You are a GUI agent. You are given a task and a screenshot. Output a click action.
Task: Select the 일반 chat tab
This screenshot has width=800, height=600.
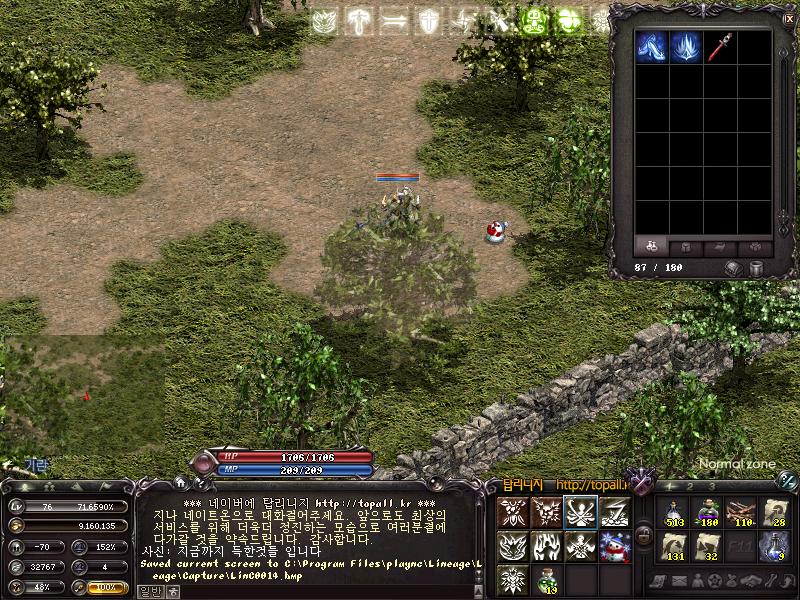click(148, 590)
